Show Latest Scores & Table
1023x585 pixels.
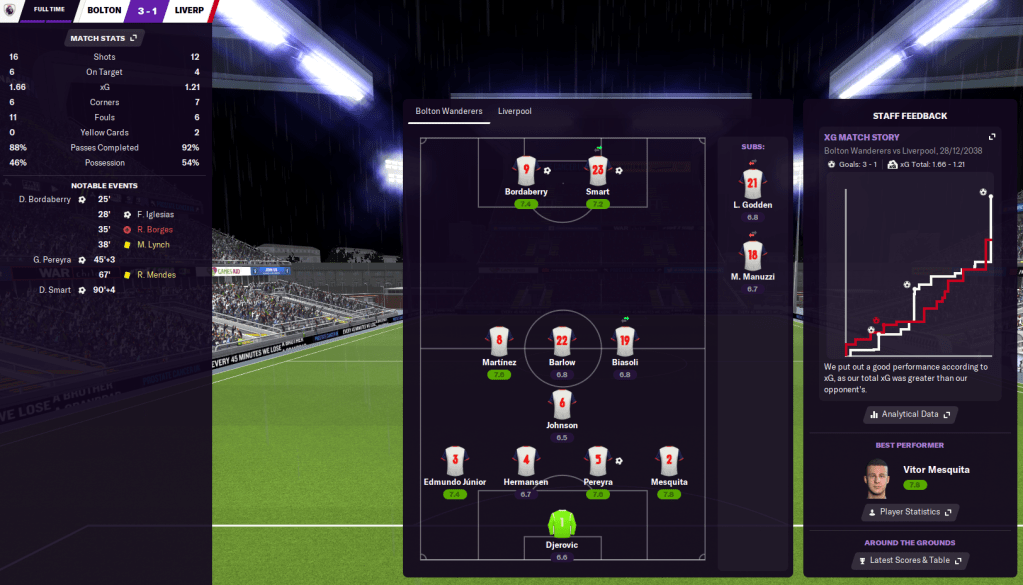coord(909,560)
